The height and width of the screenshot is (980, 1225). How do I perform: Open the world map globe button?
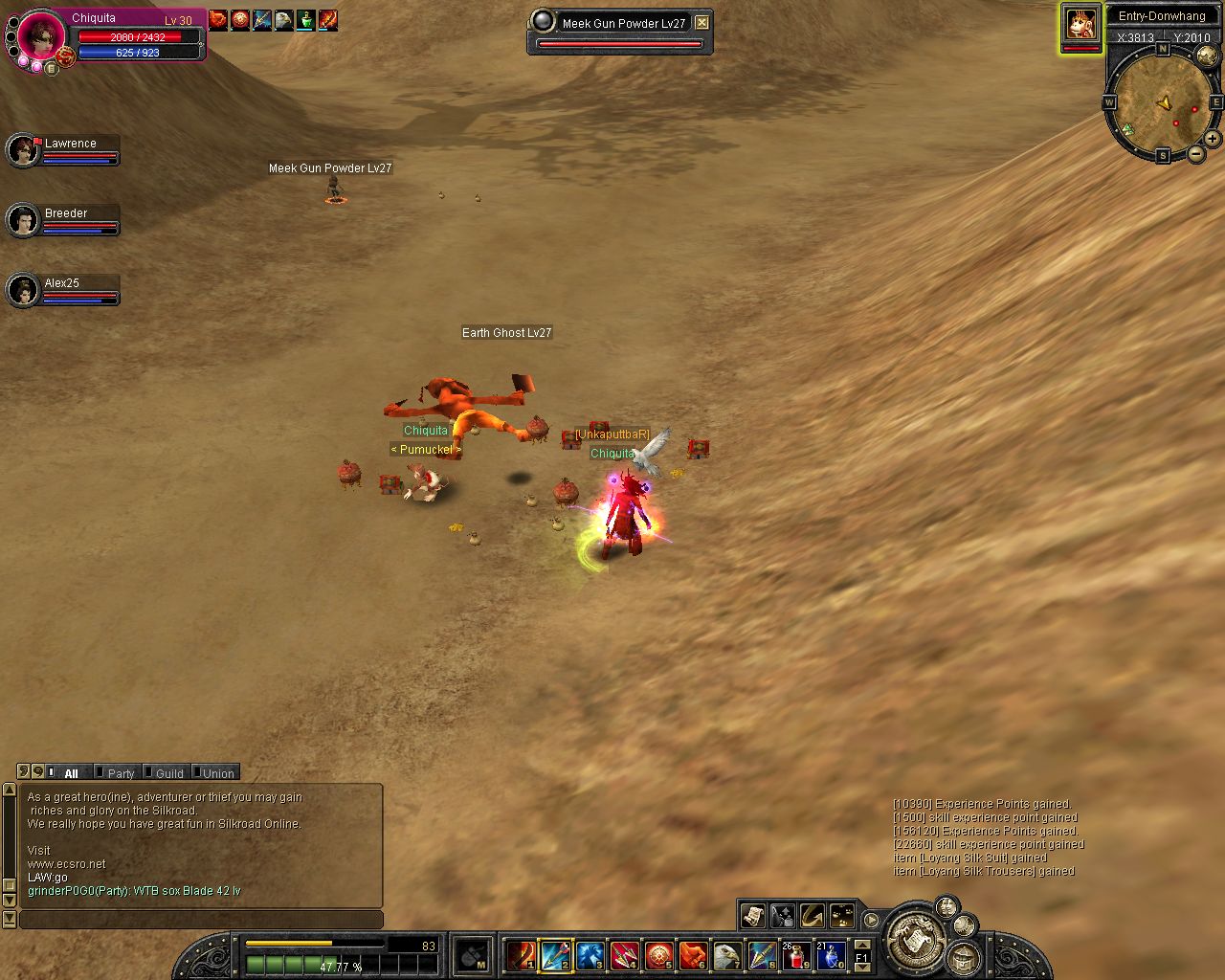[1207, 56]
